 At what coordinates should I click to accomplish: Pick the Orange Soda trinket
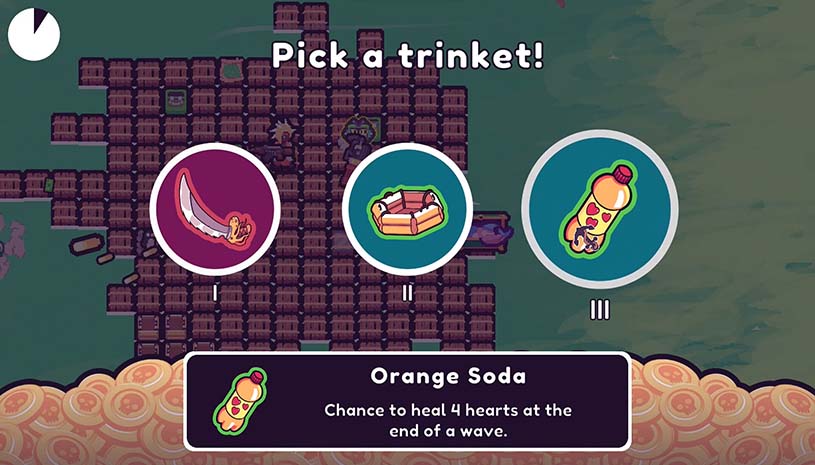(x=599, y=209)
